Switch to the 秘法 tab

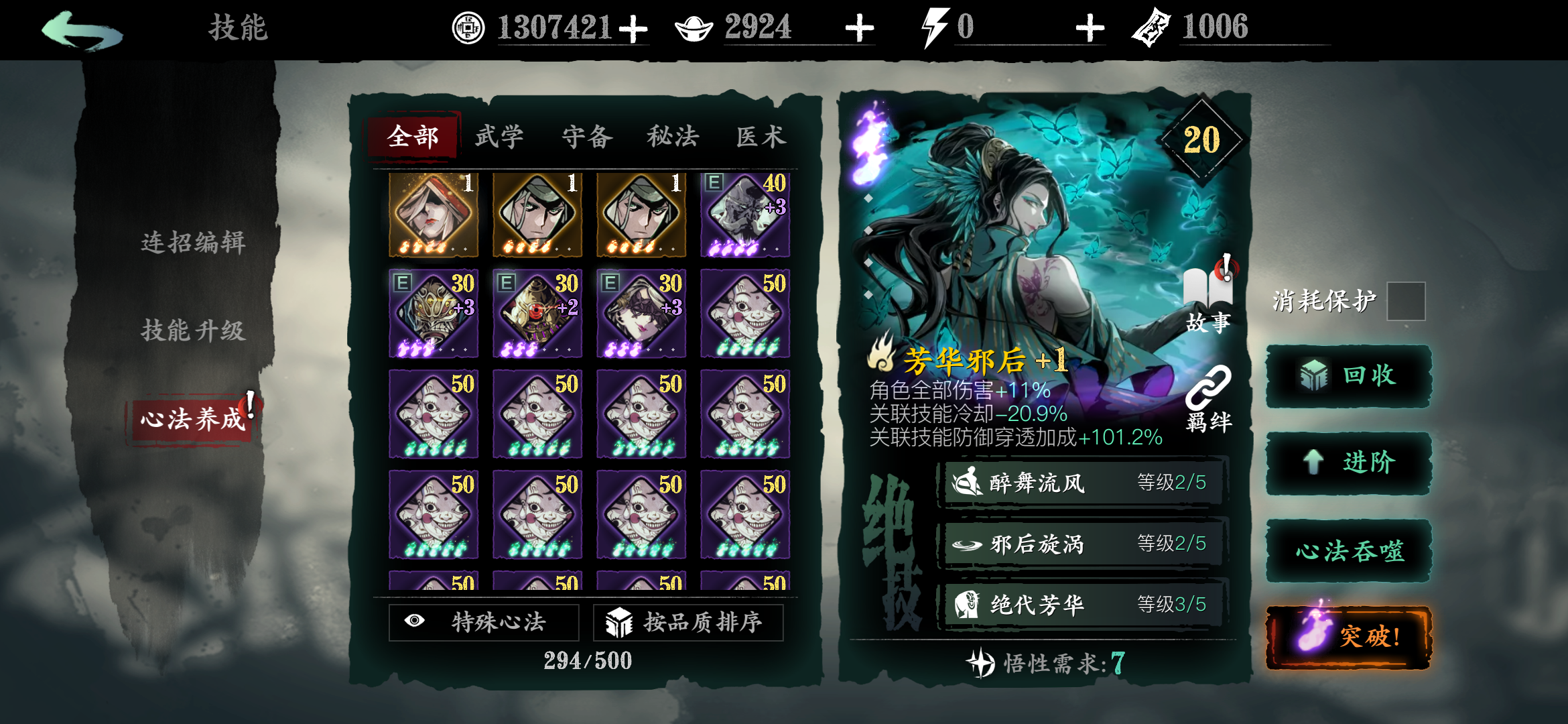point(673,135)
